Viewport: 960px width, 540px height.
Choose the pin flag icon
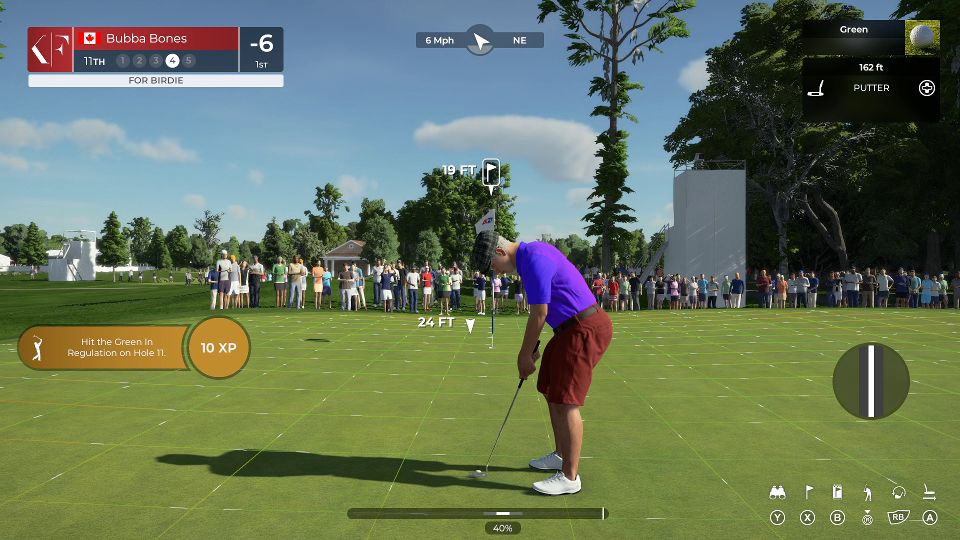click(x=808, y=492)
